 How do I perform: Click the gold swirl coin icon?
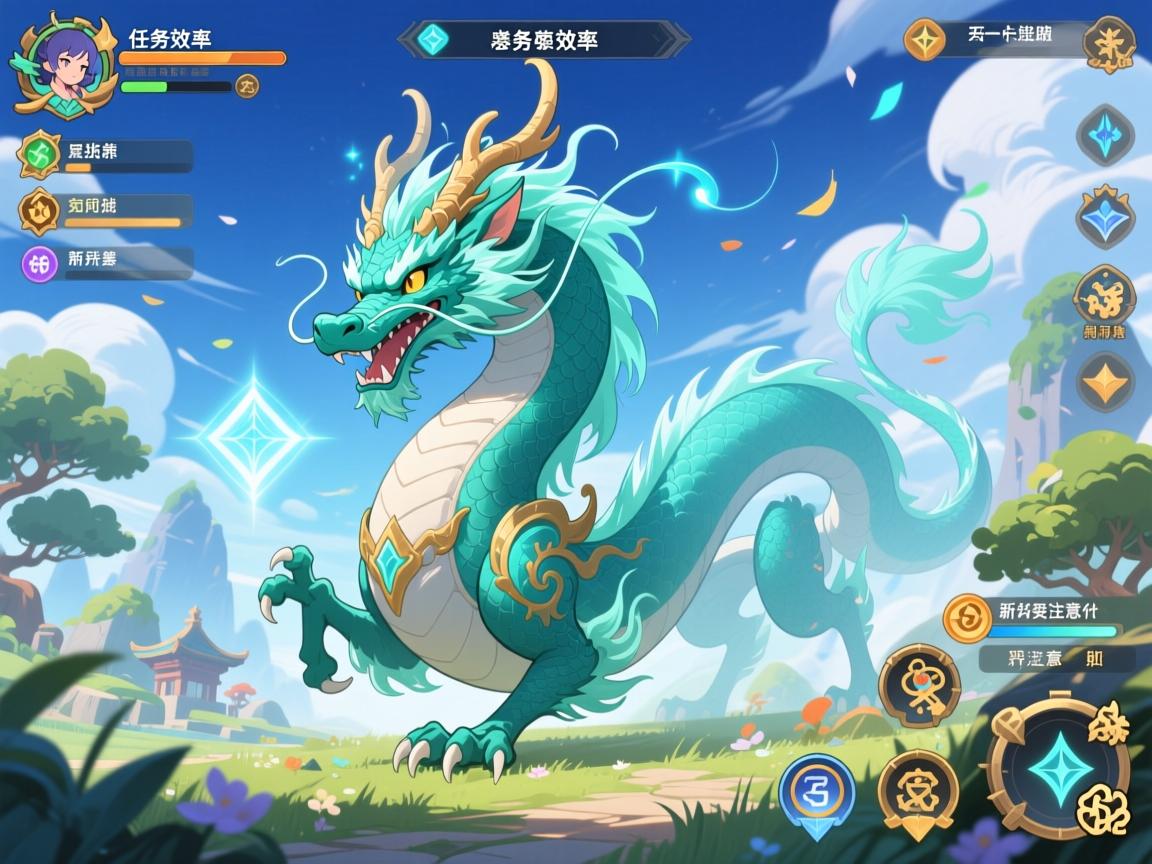[967, 617]
